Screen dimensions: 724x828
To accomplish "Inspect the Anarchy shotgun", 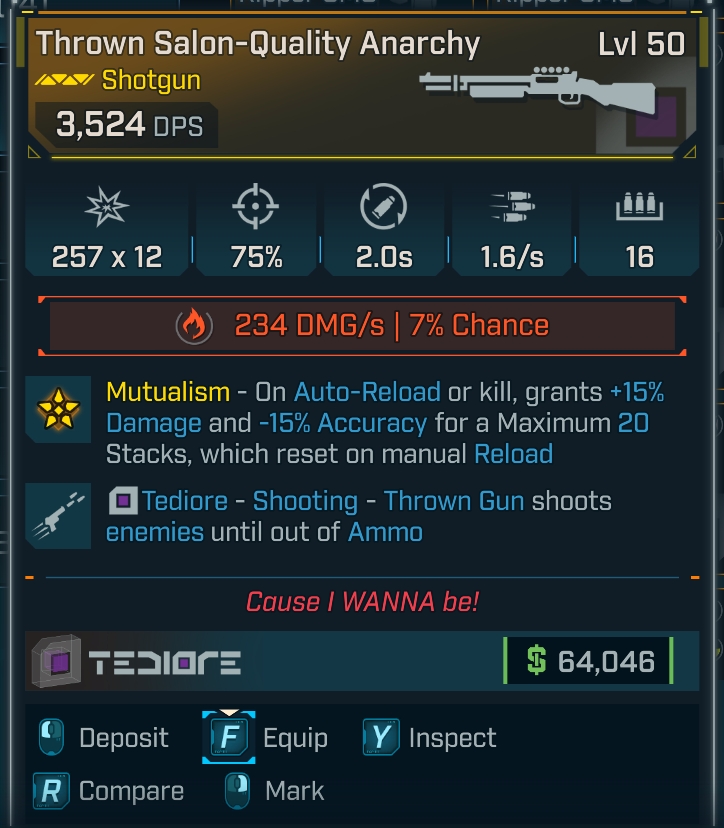I will pos(430,738).
